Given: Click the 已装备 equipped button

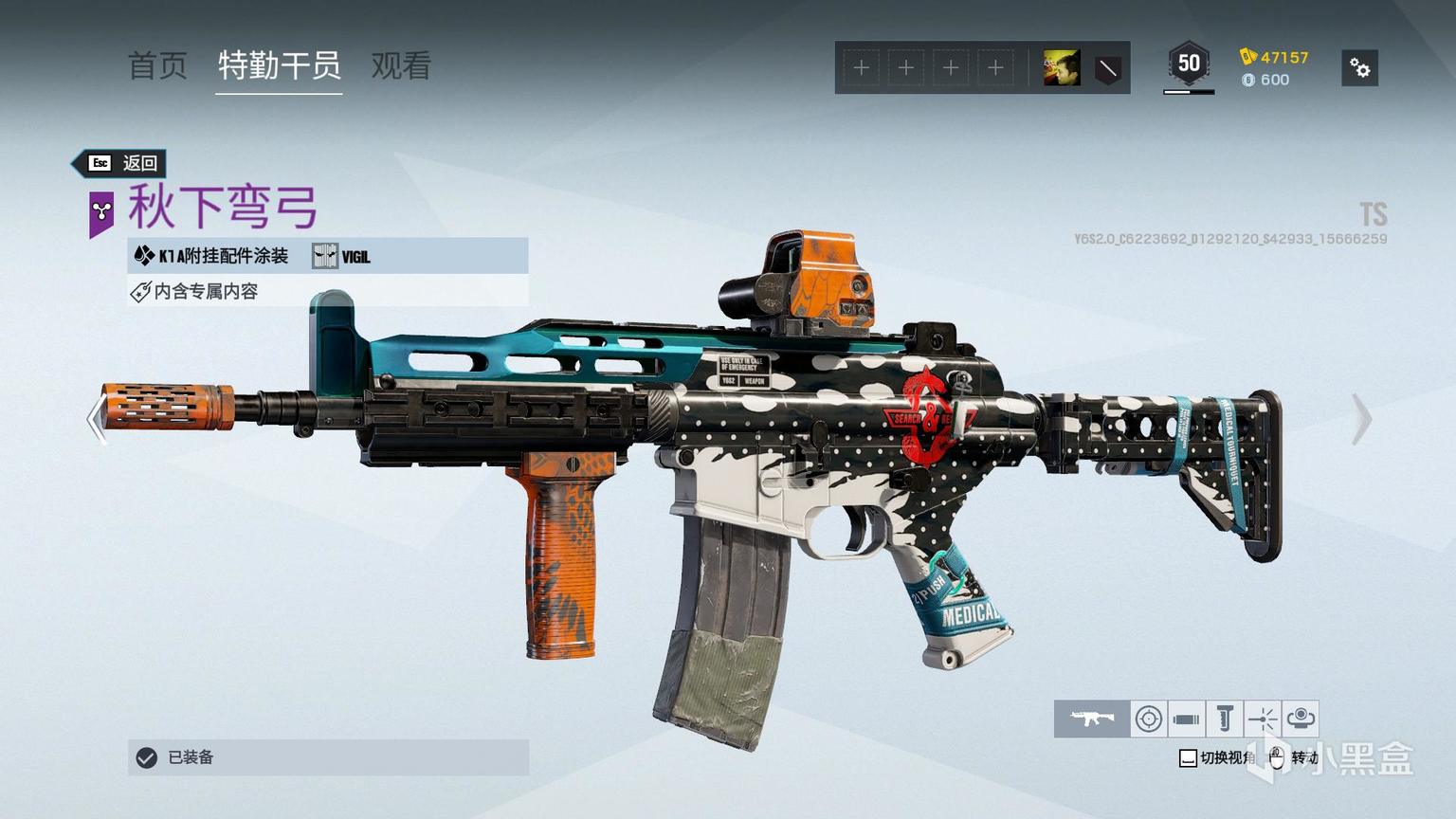Looking at the screenshot, I should click(x=328, y=757).
